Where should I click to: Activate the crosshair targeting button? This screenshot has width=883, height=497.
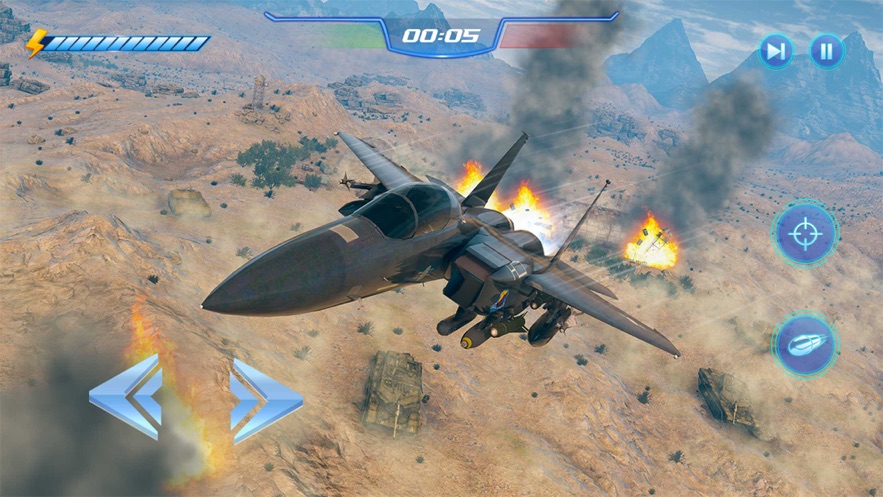[x=804, y=234]
